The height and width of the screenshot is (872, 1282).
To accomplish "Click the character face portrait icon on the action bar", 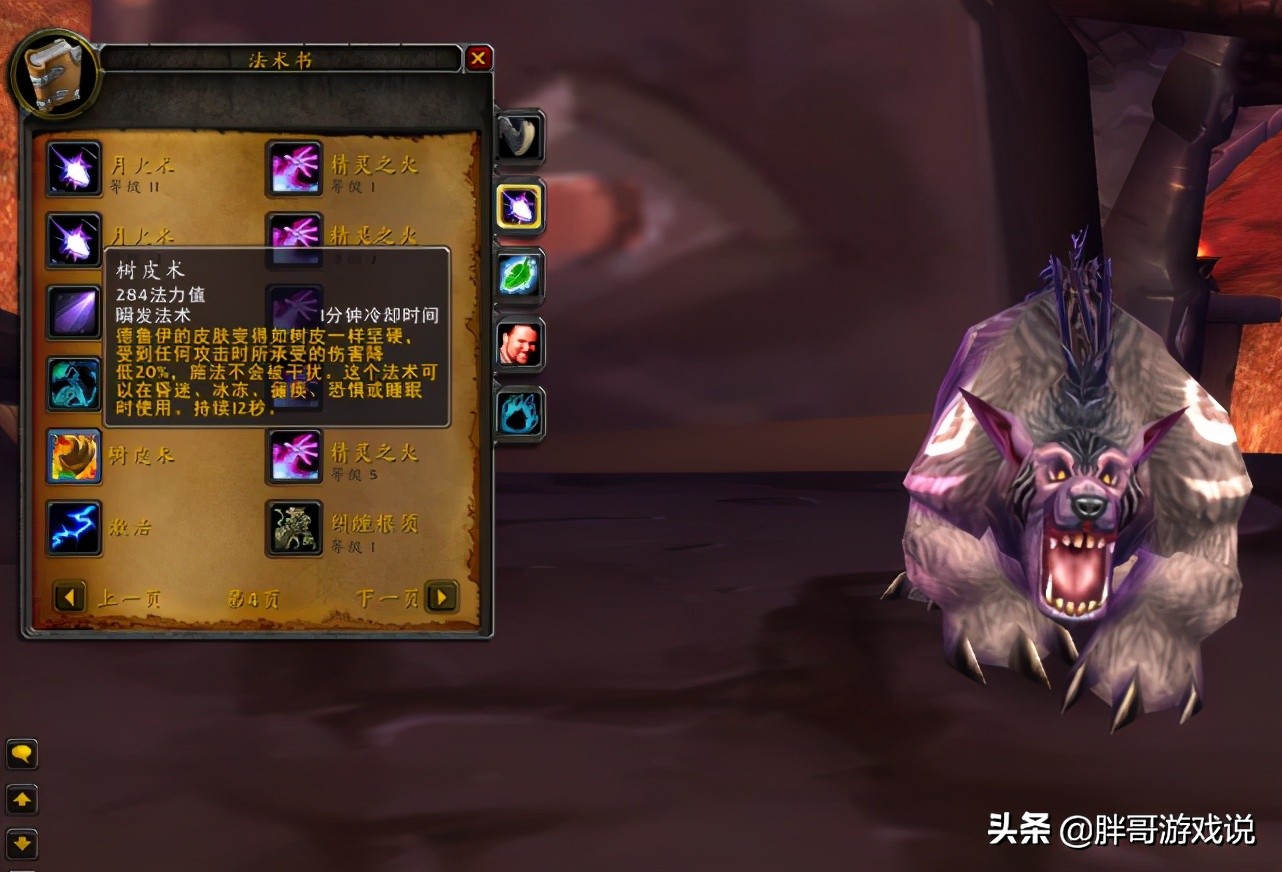I will [x=518, y=346].
